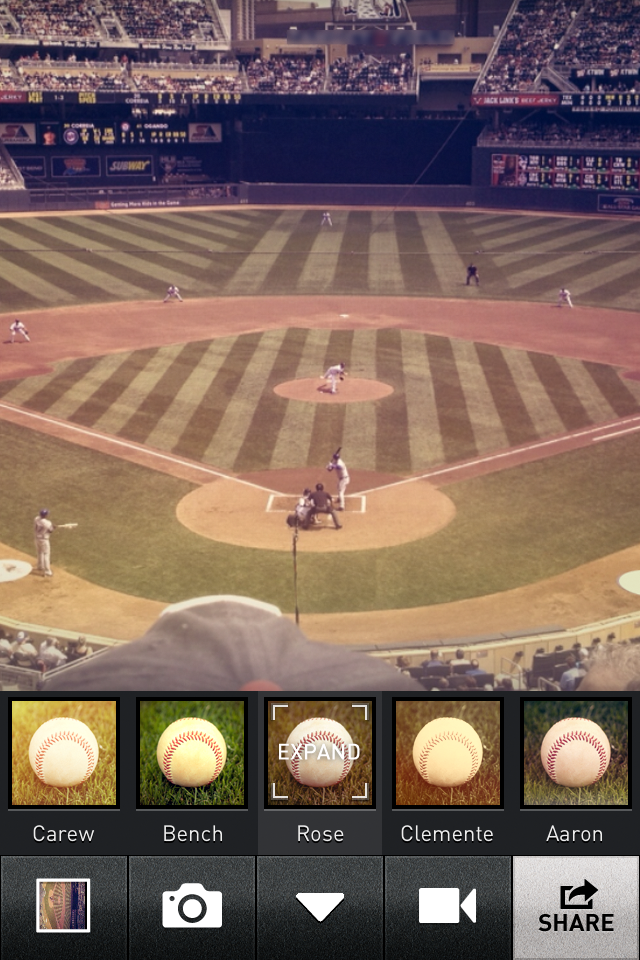The width and height of the screenshot is (640, 960).
Task: Share the filtered photo
Action: pos(576,906)
